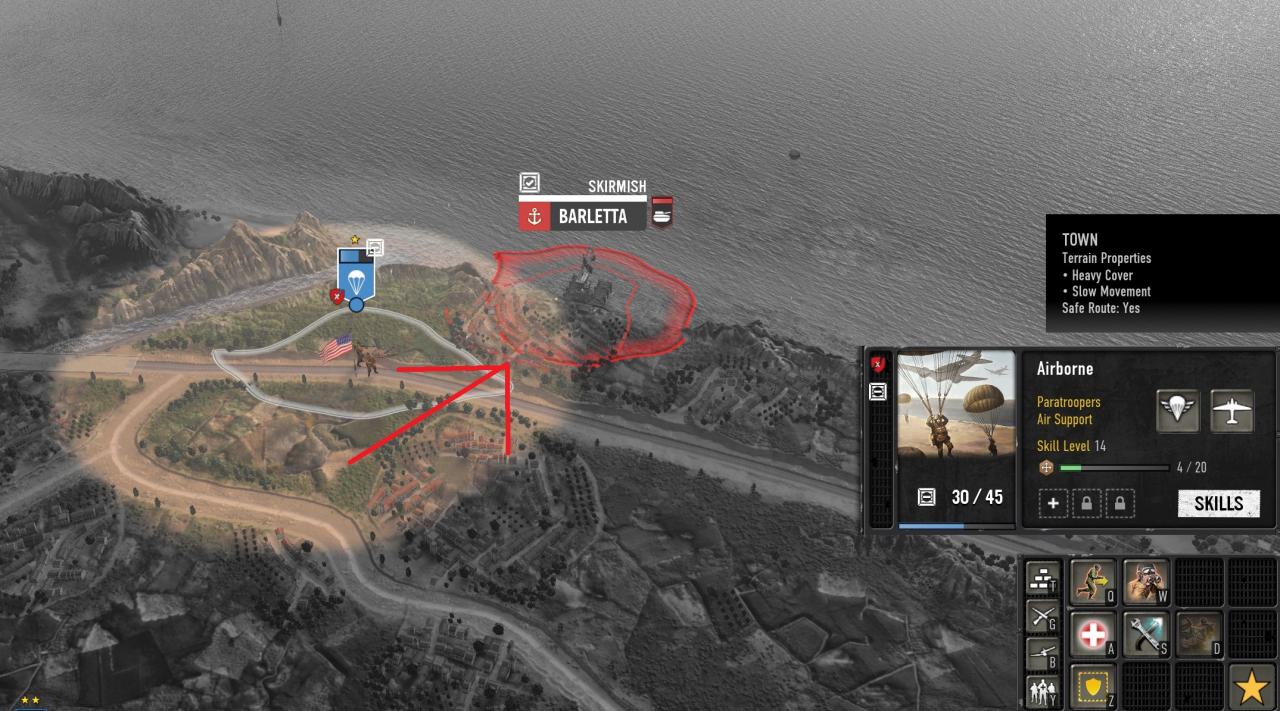Activate the running soldier move command

click(1093, 582)
